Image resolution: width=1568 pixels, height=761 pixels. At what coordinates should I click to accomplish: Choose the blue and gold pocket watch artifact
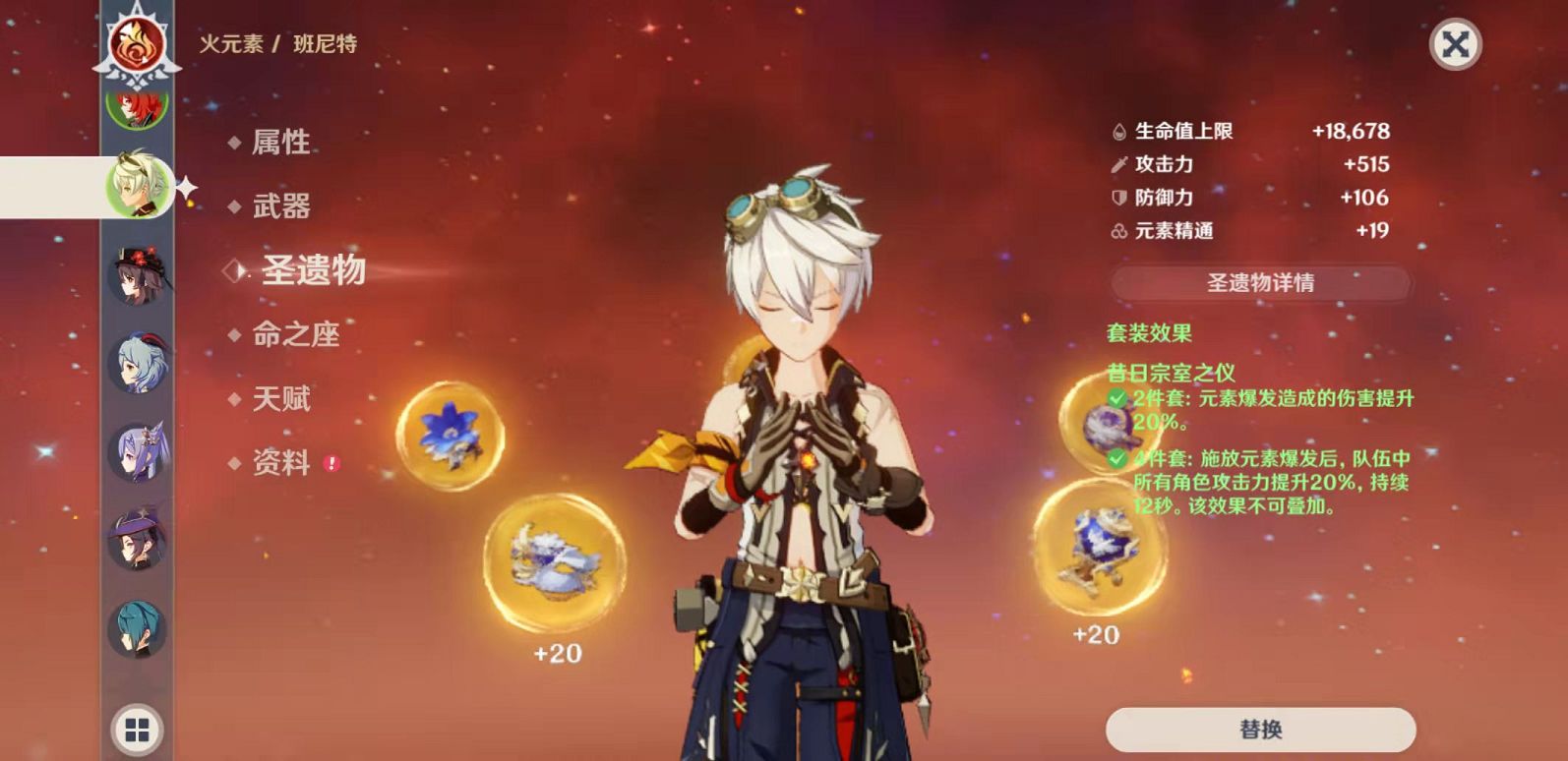pos(1098,548)
